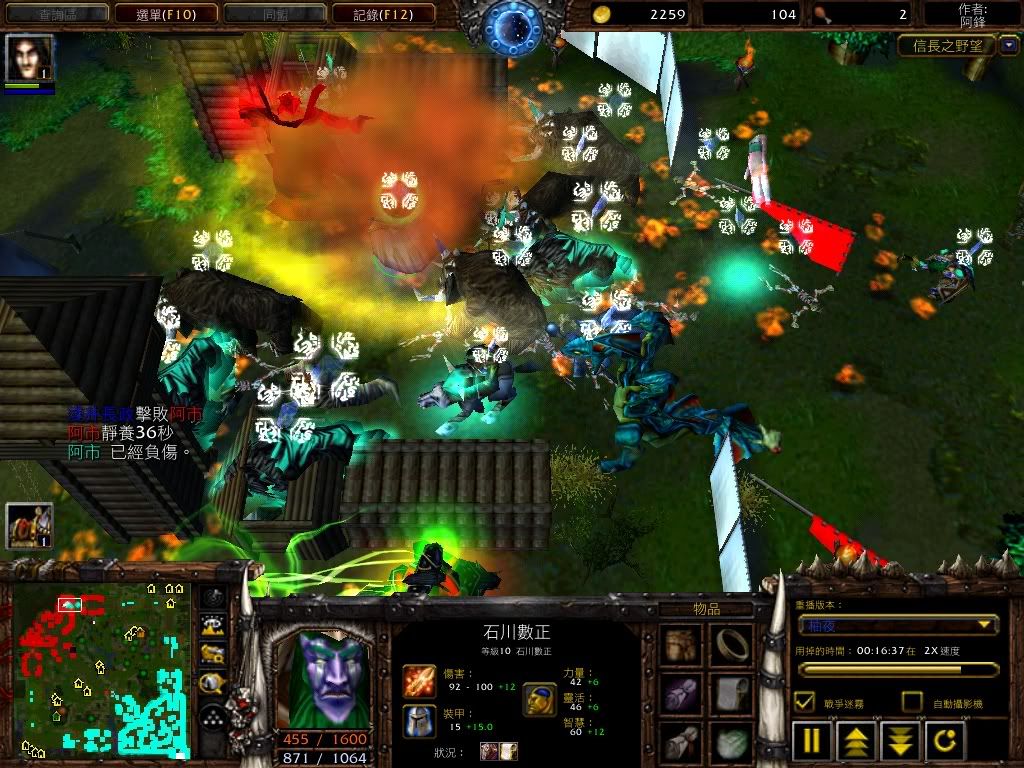This screenshot has width=1024, height=768.
Task: Click the replay progress bar
Action: tap(897, 669)
